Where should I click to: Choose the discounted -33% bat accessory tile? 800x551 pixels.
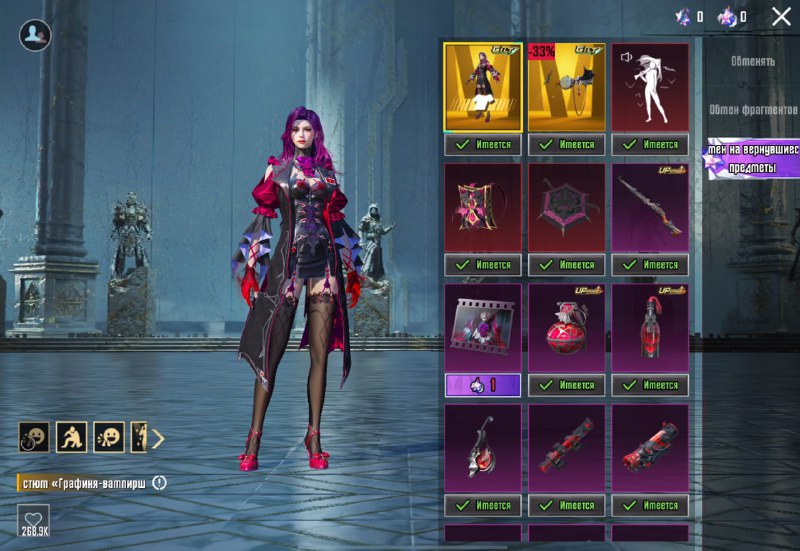pyautogui.click(x=566, y=87)
